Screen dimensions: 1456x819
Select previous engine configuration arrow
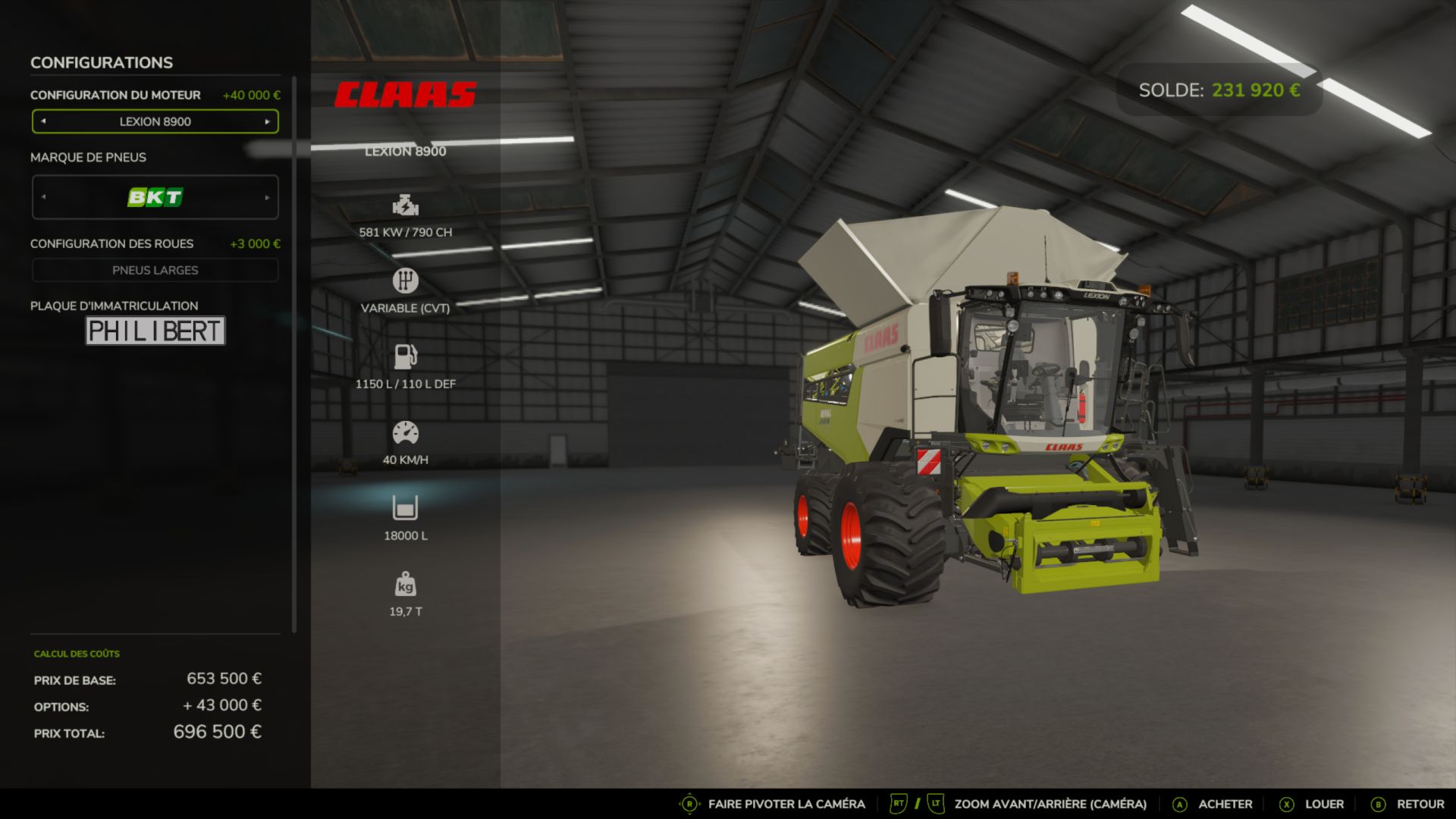coord(43,121)
